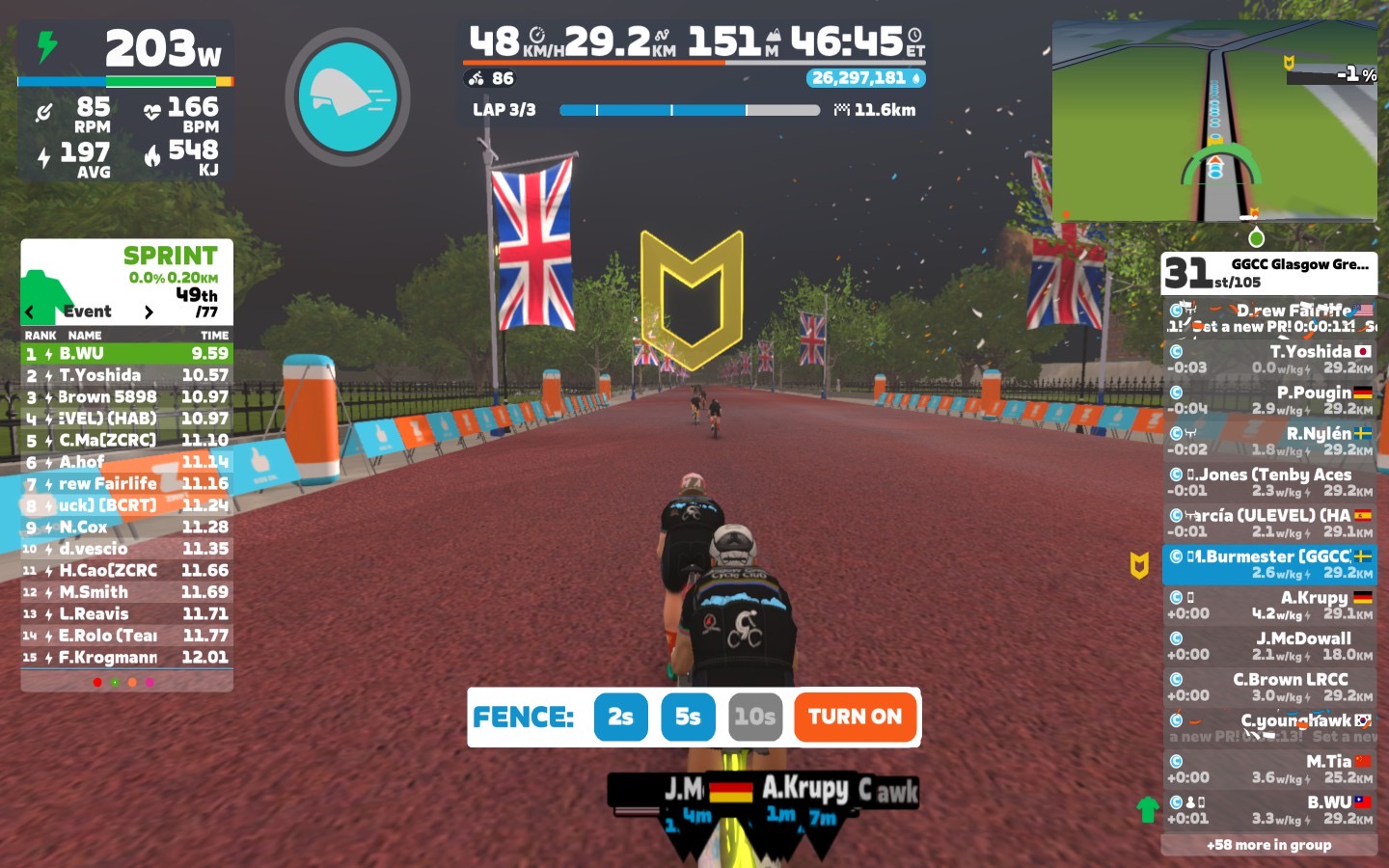The image size is (1389, 868).
Task: Select F.Krogmann sprint leaderboard row
Action: coord(126,658)
